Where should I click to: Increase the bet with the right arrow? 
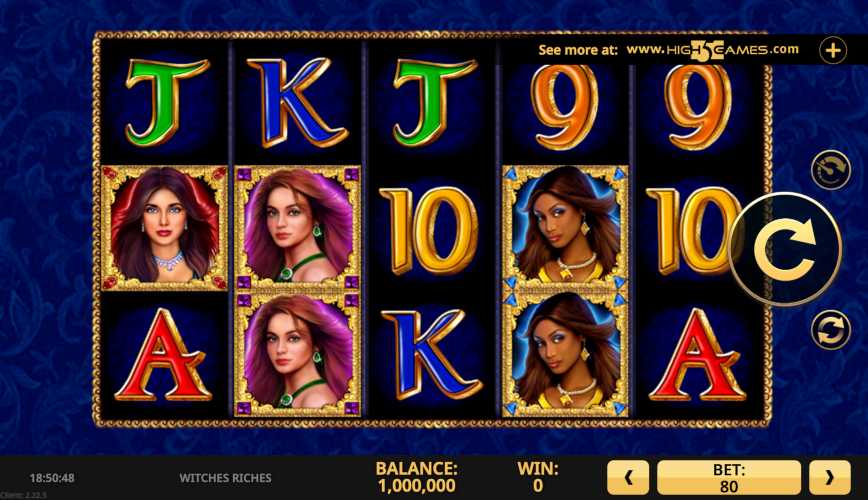(829, 478)
